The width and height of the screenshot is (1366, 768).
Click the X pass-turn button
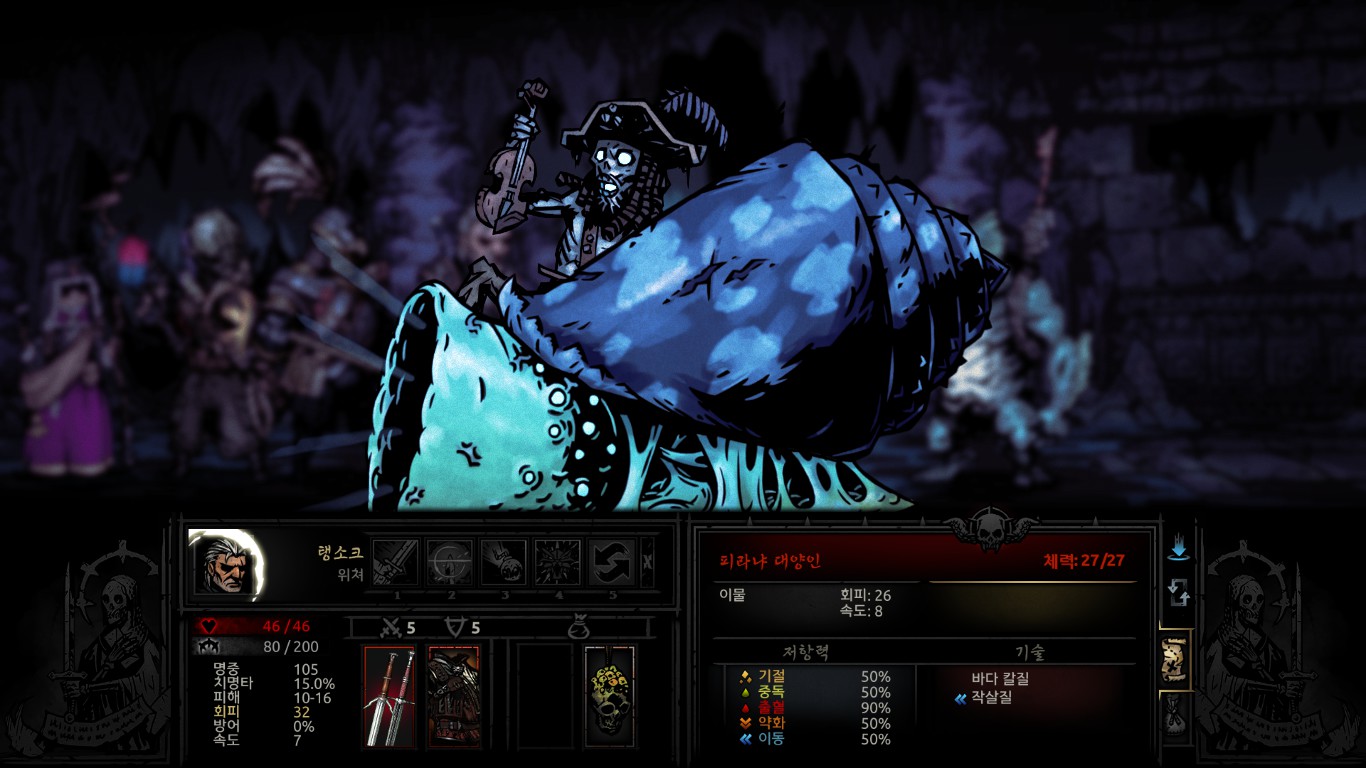click(x=647, y=562)
